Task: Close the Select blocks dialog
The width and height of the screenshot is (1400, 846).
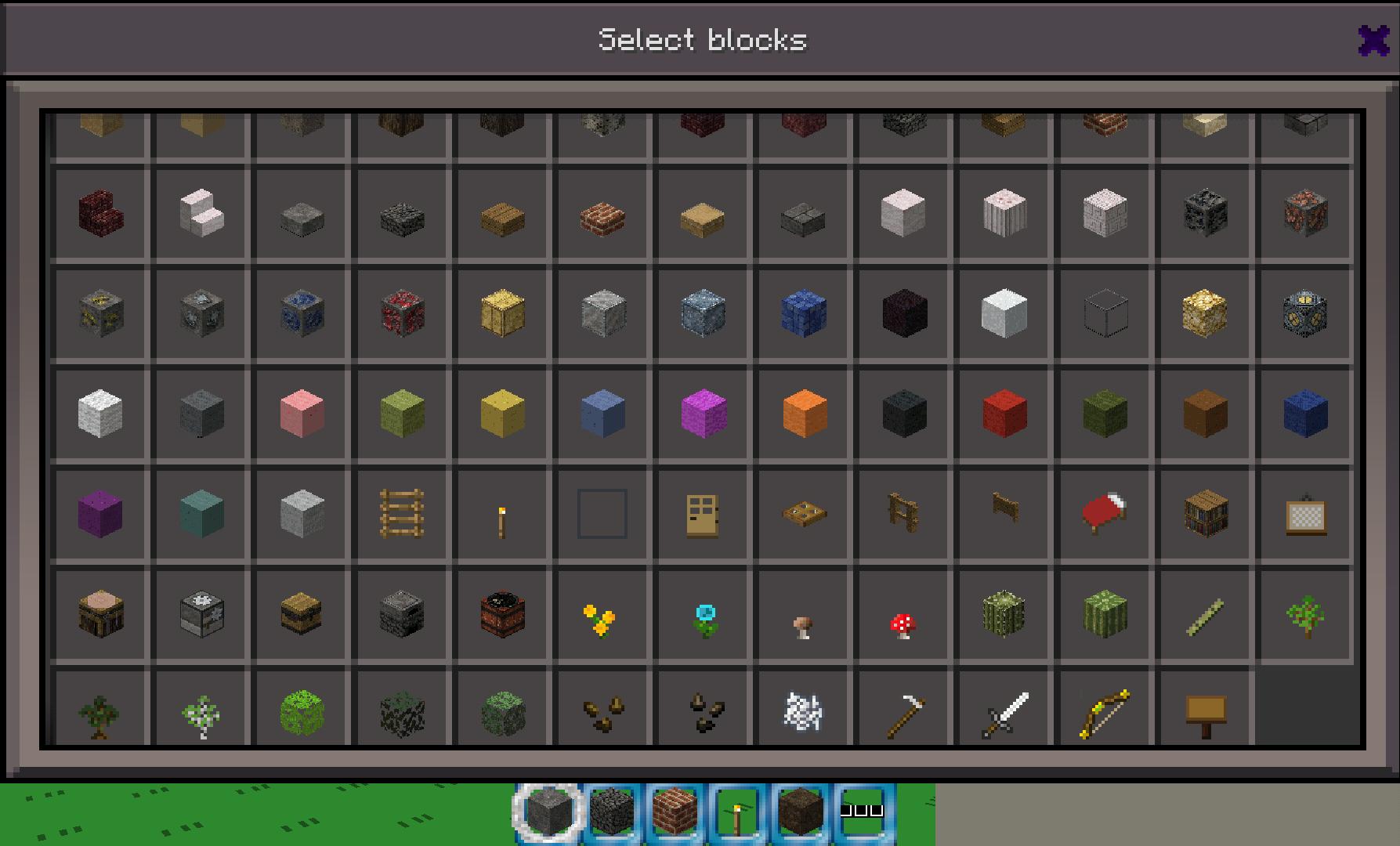Action: pos(1373,39)
